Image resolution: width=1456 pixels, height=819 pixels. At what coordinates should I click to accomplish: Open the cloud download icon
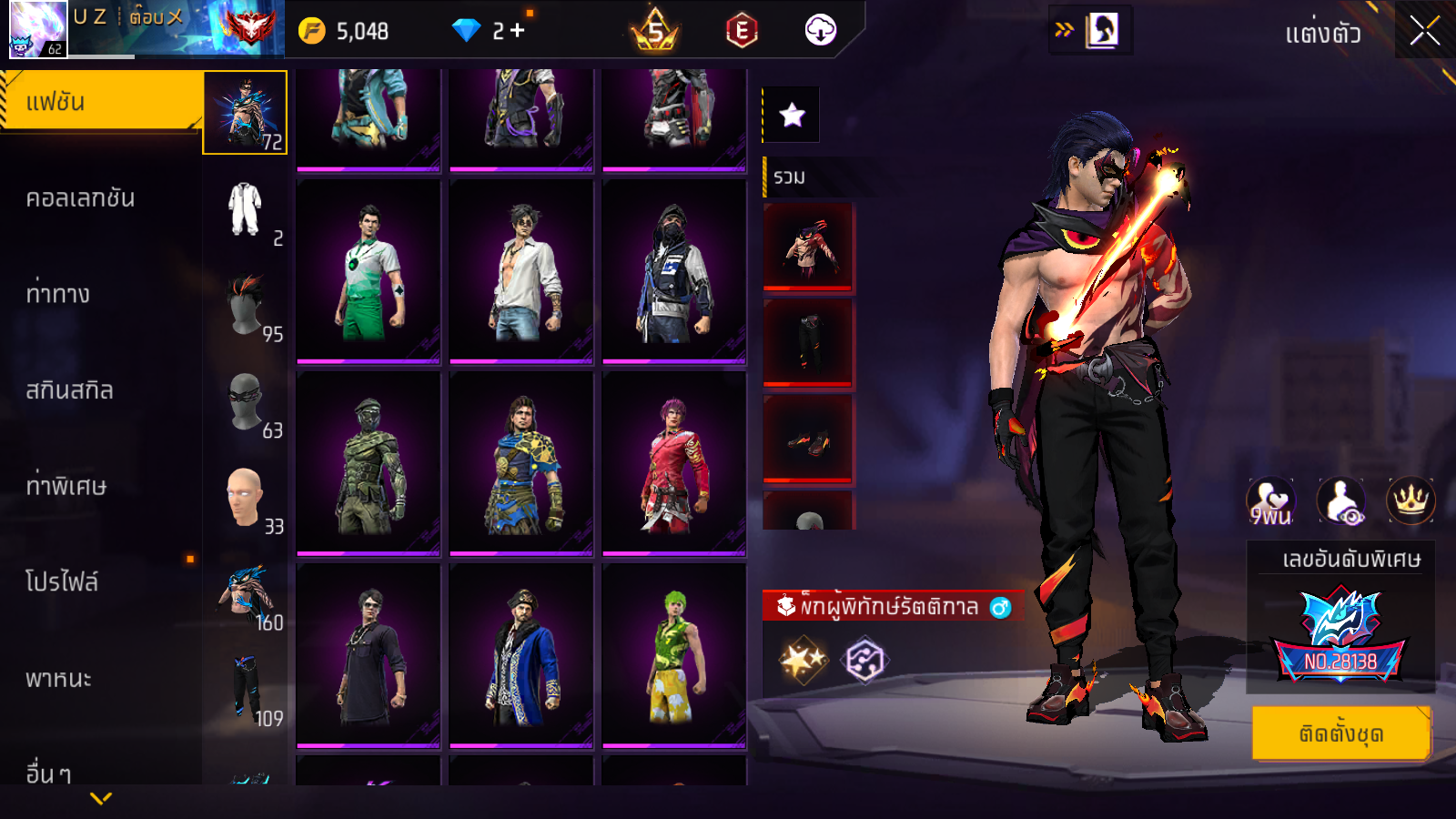820,31
